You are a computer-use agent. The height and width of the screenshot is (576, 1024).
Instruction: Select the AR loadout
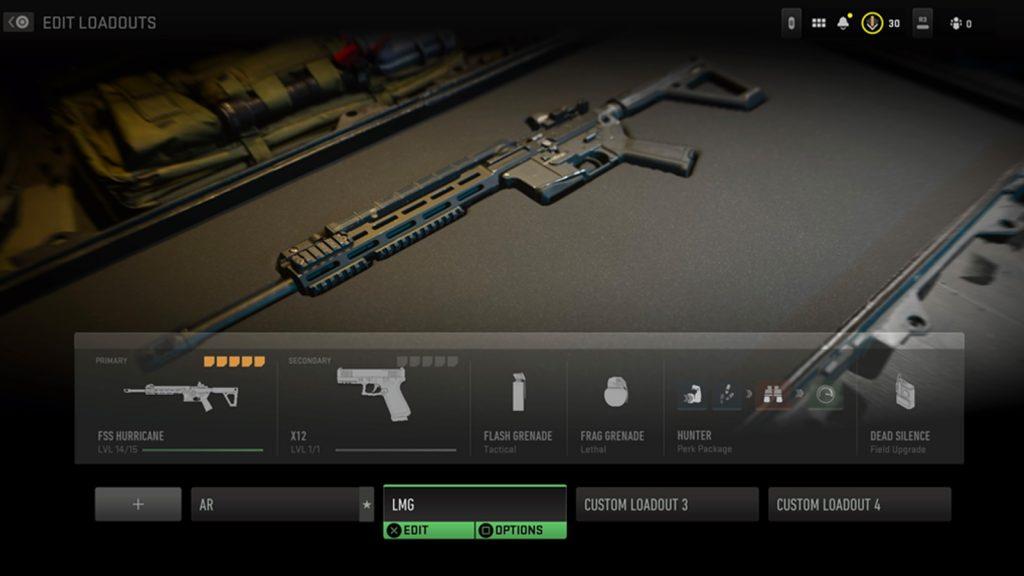tap(275, 504)
